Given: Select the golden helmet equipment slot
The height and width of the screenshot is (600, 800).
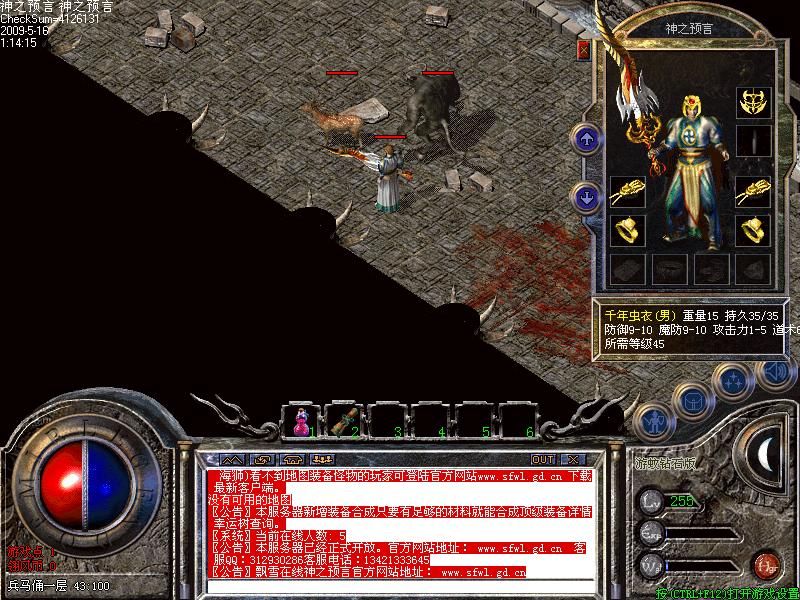Looking at the screenshot, I should [x=752, y=101].
